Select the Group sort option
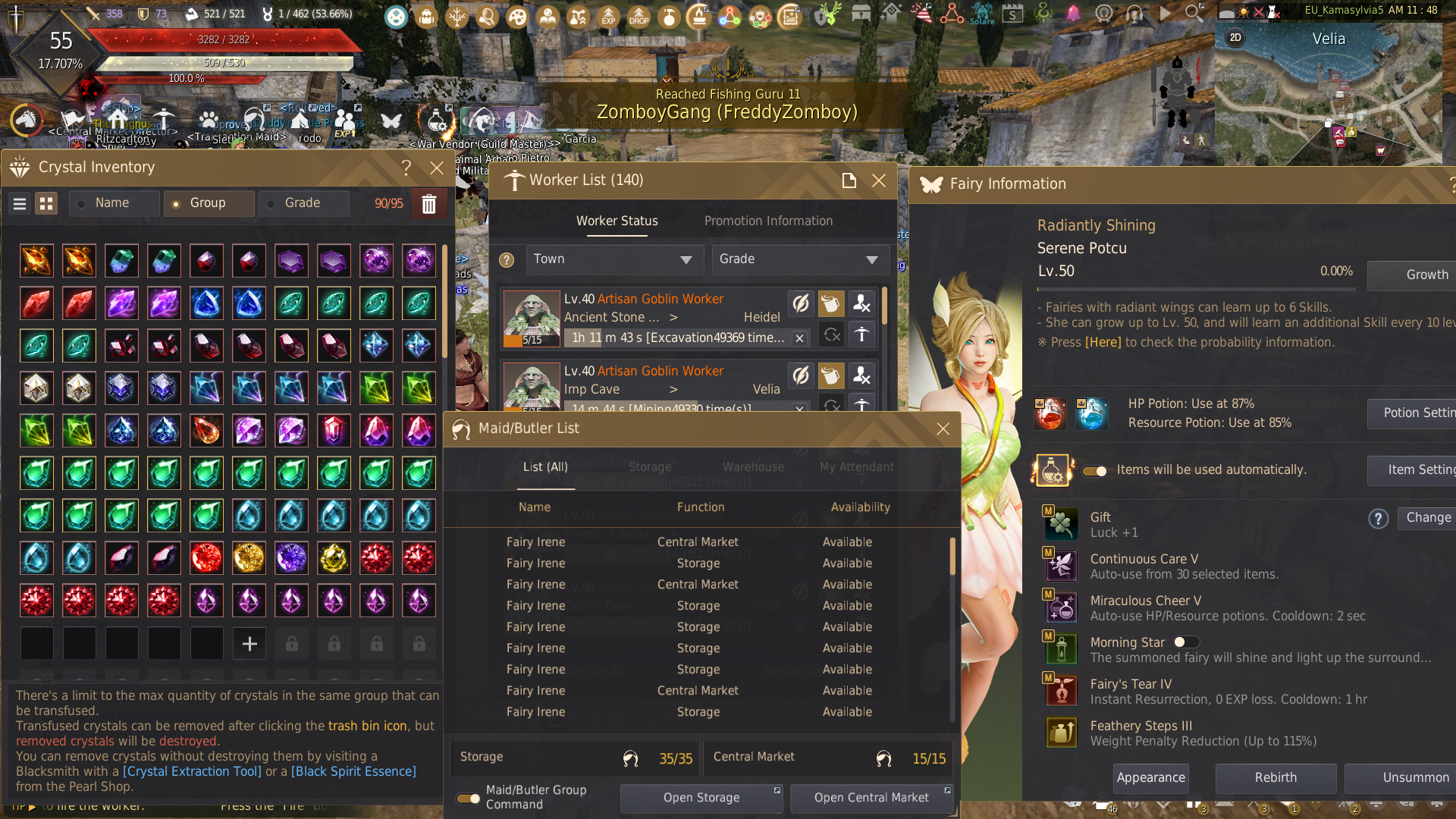 (x=208, y=203)
